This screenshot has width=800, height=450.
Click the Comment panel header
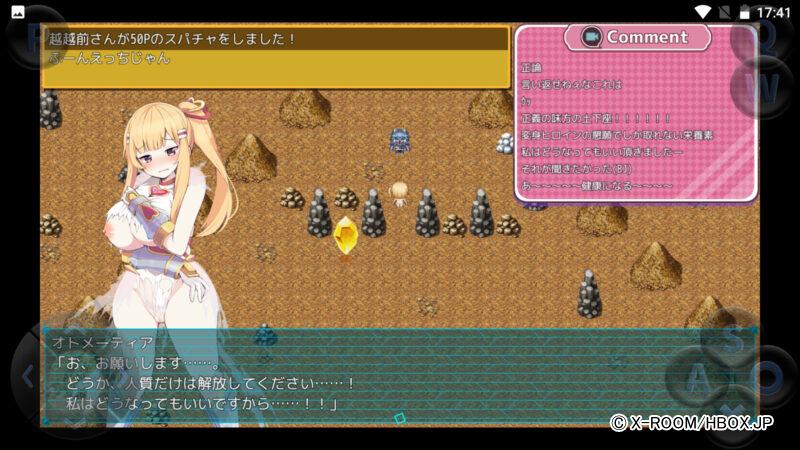pyautogui.click(x=637, y=37)
